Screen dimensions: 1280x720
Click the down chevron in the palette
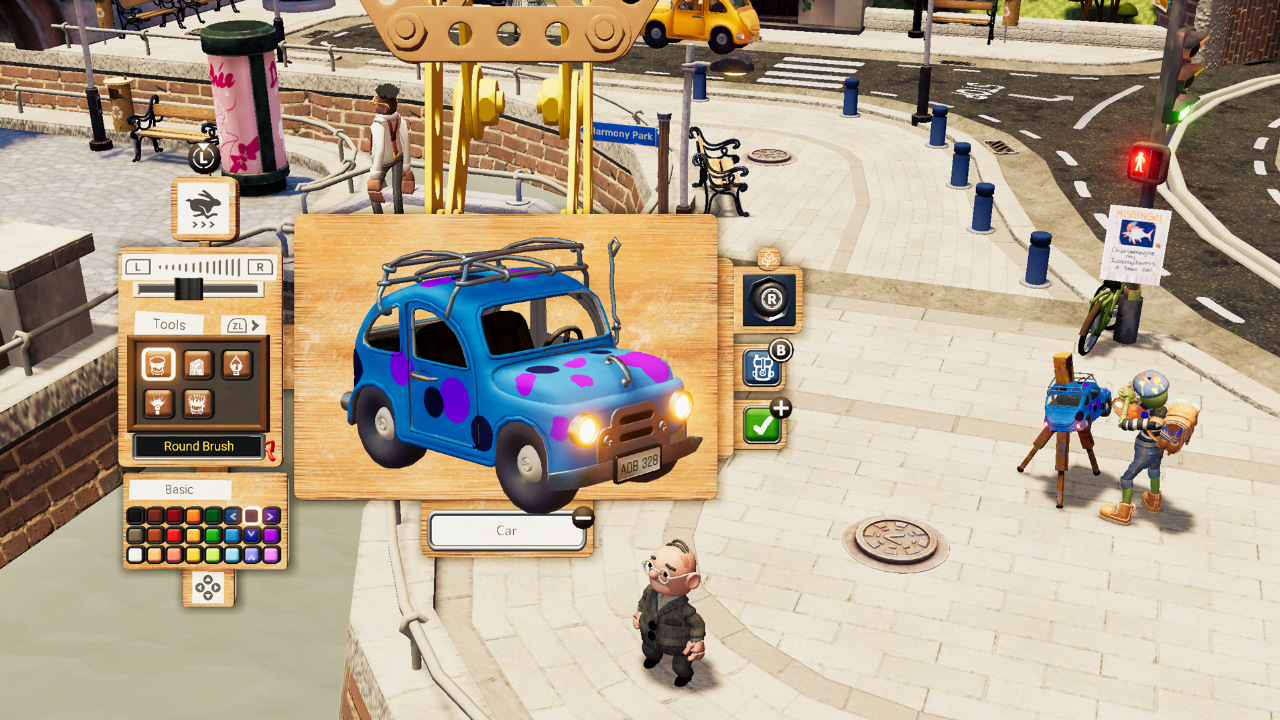point(251,532)
